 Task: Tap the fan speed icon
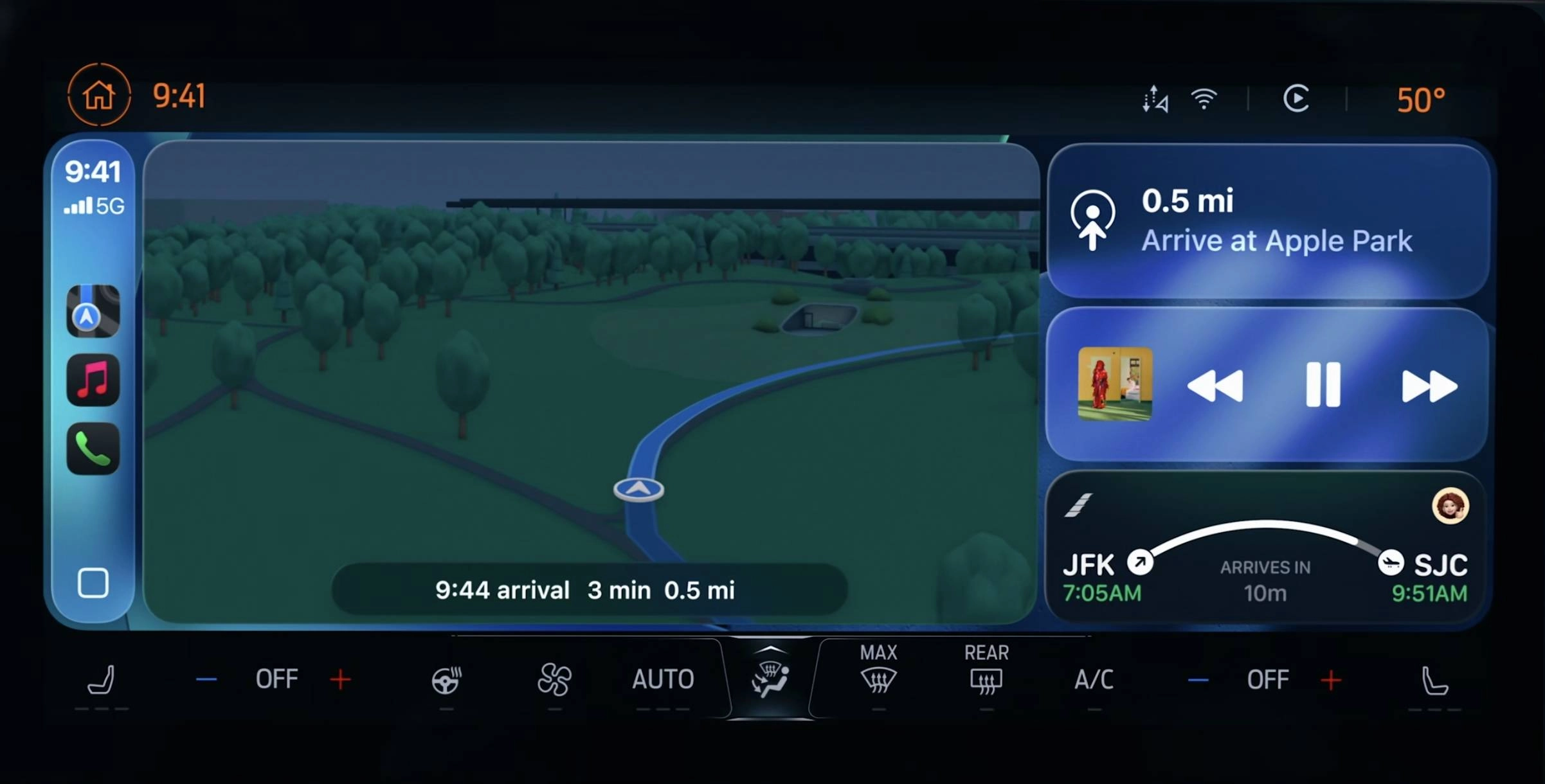coord(554,680)
